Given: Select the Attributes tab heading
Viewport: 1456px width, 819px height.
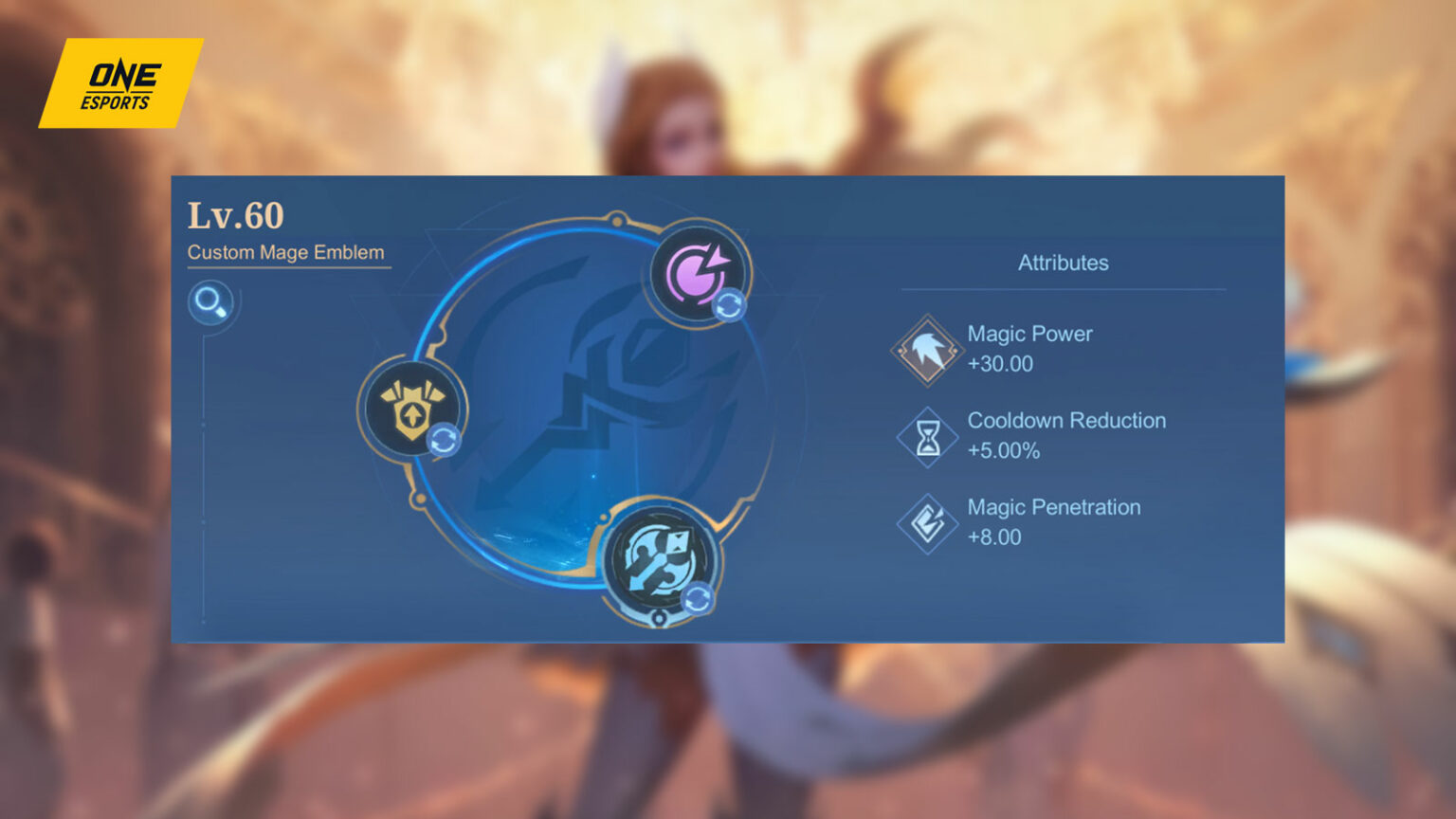Looking at the screenshot, I should pyautogui.click(x=1063, y=264).
